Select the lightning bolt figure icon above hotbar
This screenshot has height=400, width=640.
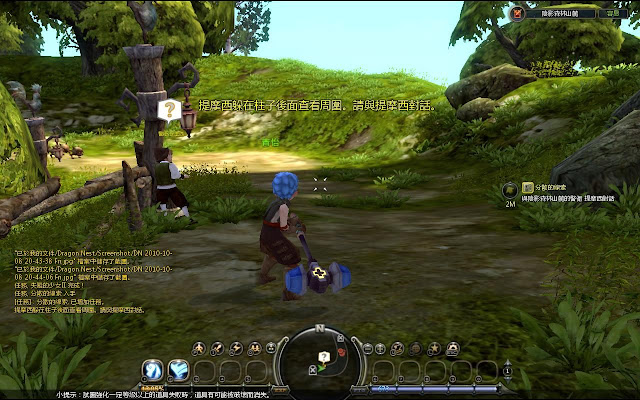[x=234, y=348]
